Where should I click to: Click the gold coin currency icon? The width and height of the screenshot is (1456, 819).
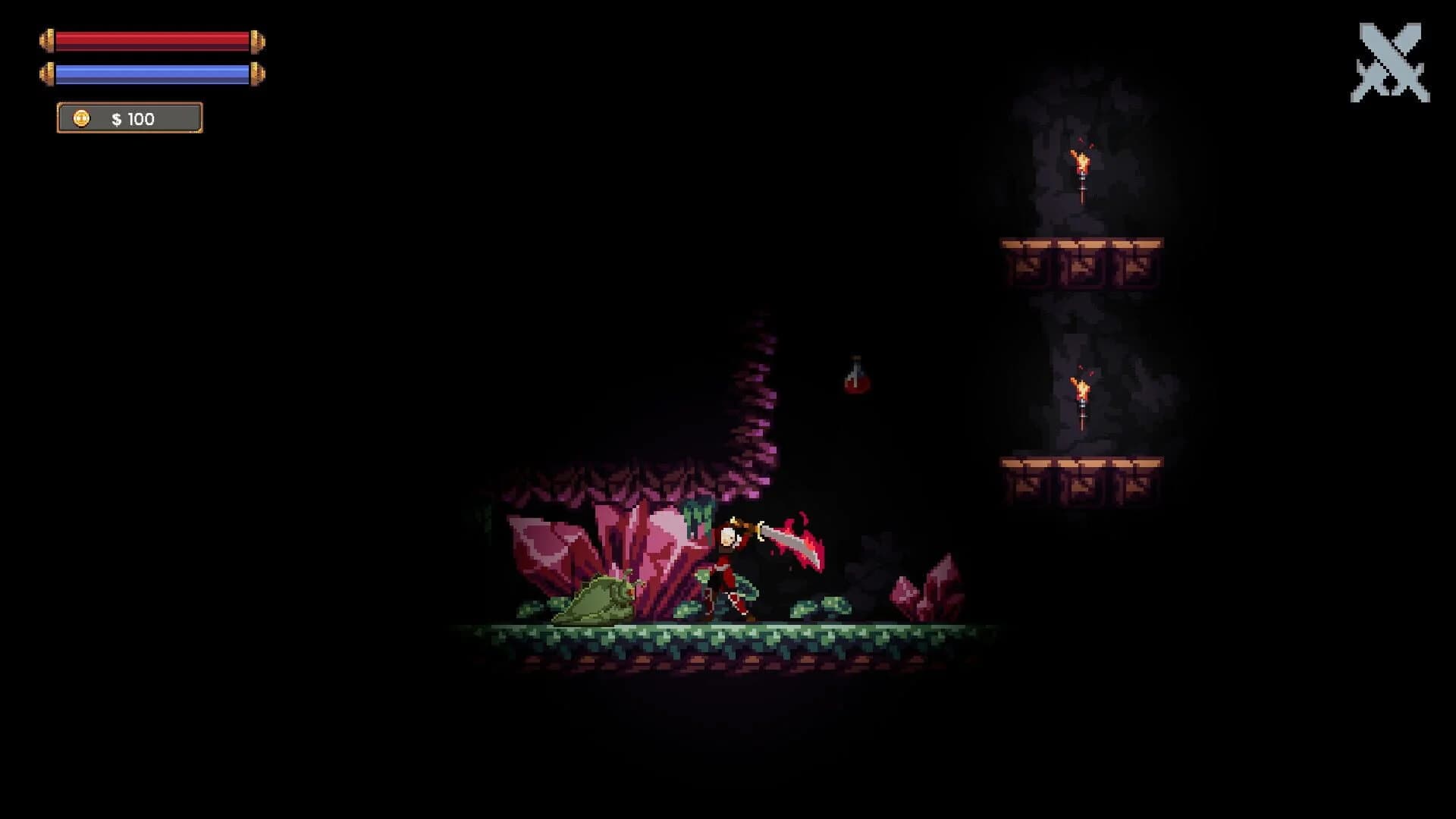[81, 118]
